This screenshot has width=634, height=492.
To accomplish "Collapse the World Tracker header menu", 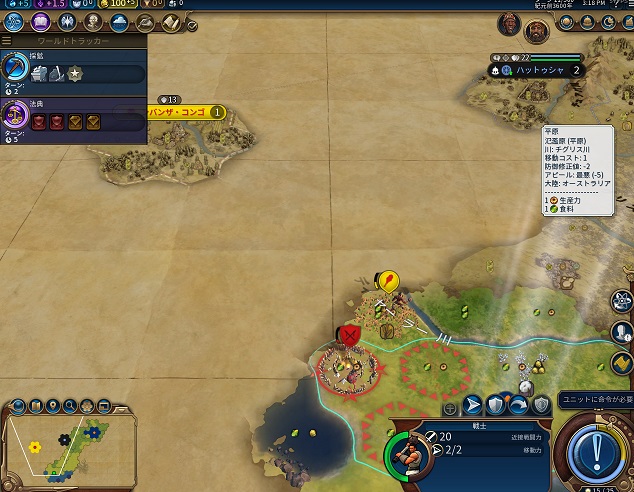I will coord(7,41).
